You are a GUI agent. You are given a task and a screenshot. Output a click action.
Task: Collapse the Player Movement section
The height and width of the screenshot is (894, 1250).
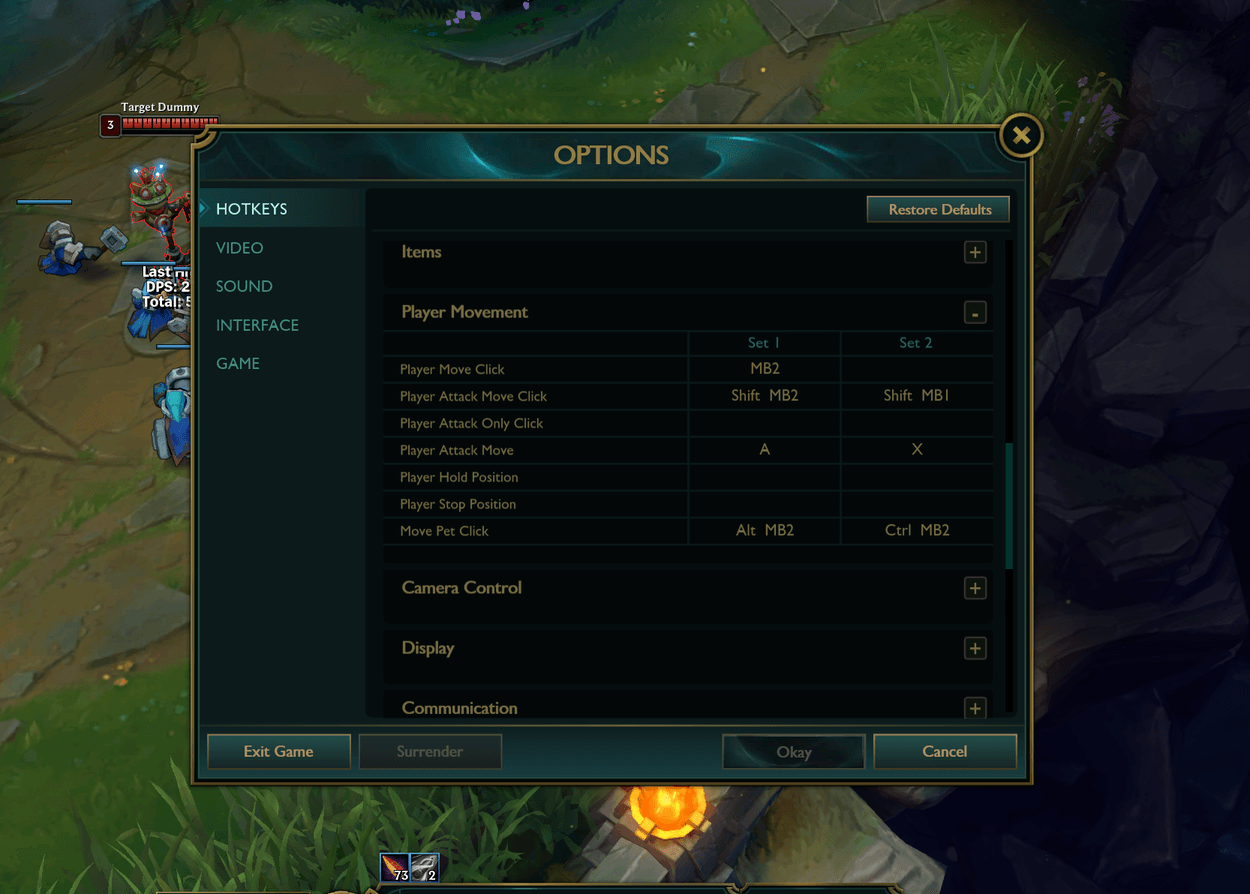(975, 313)
